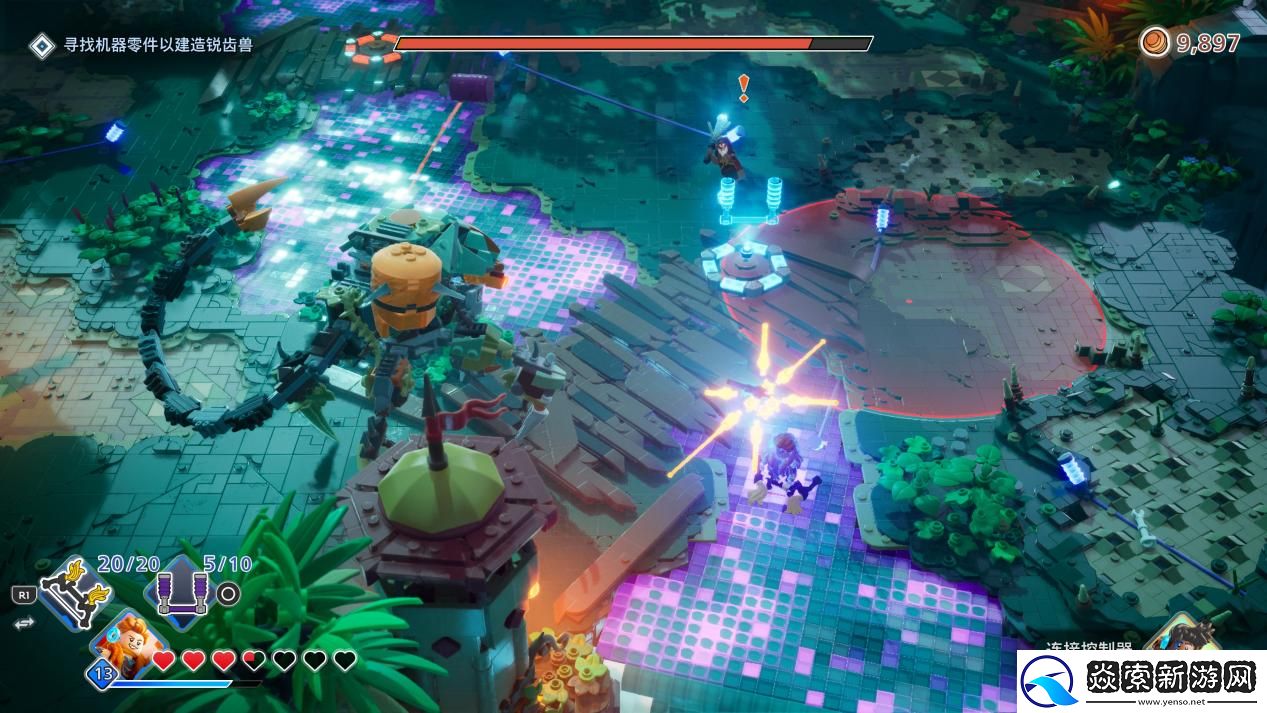This screenshot has height=713, width=1267.
Task: Select the flaming bow weapon slot
Action: [x=73, y=592]
